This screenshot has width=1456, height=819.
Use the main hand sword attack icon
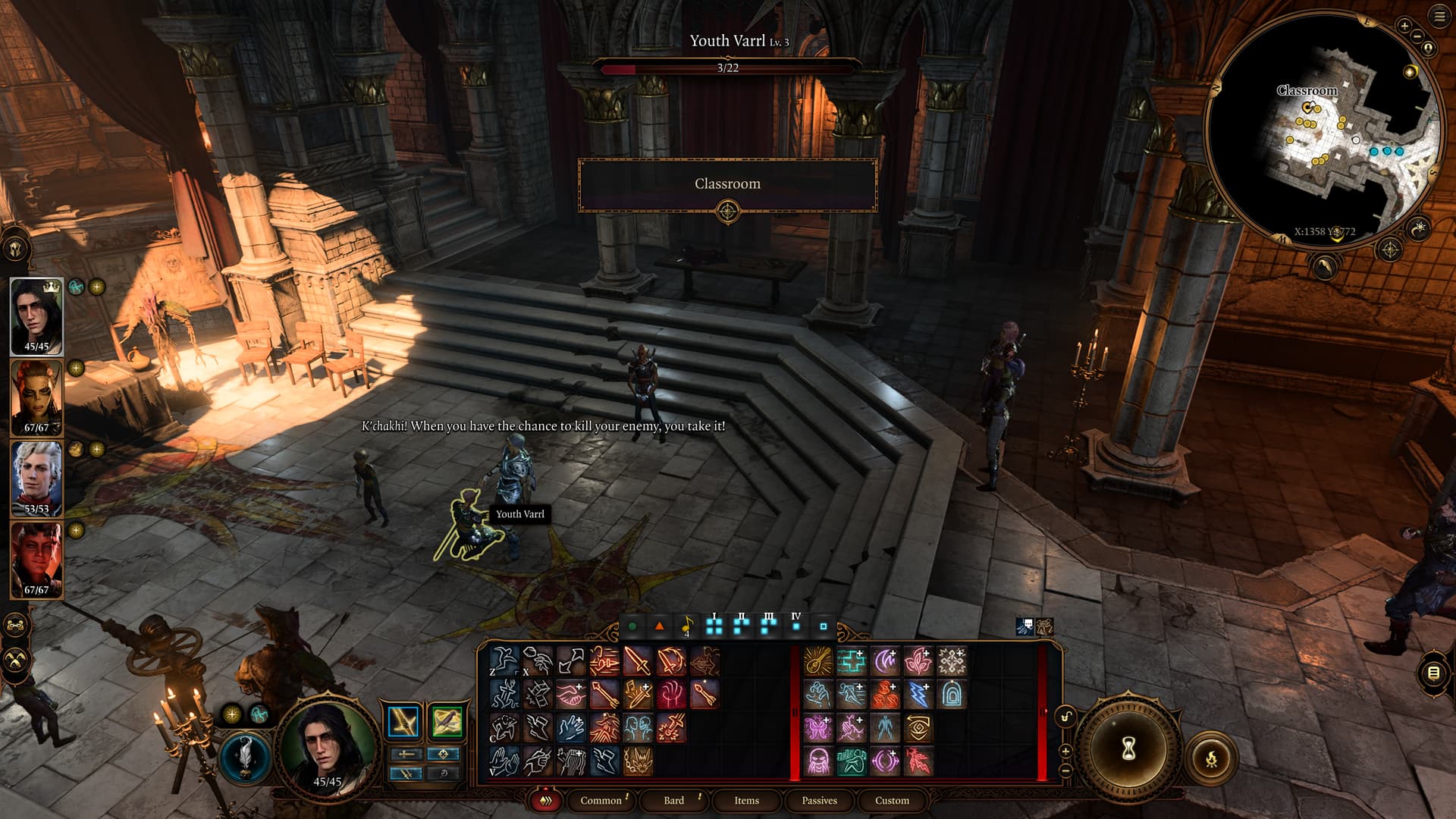(637, 661)
